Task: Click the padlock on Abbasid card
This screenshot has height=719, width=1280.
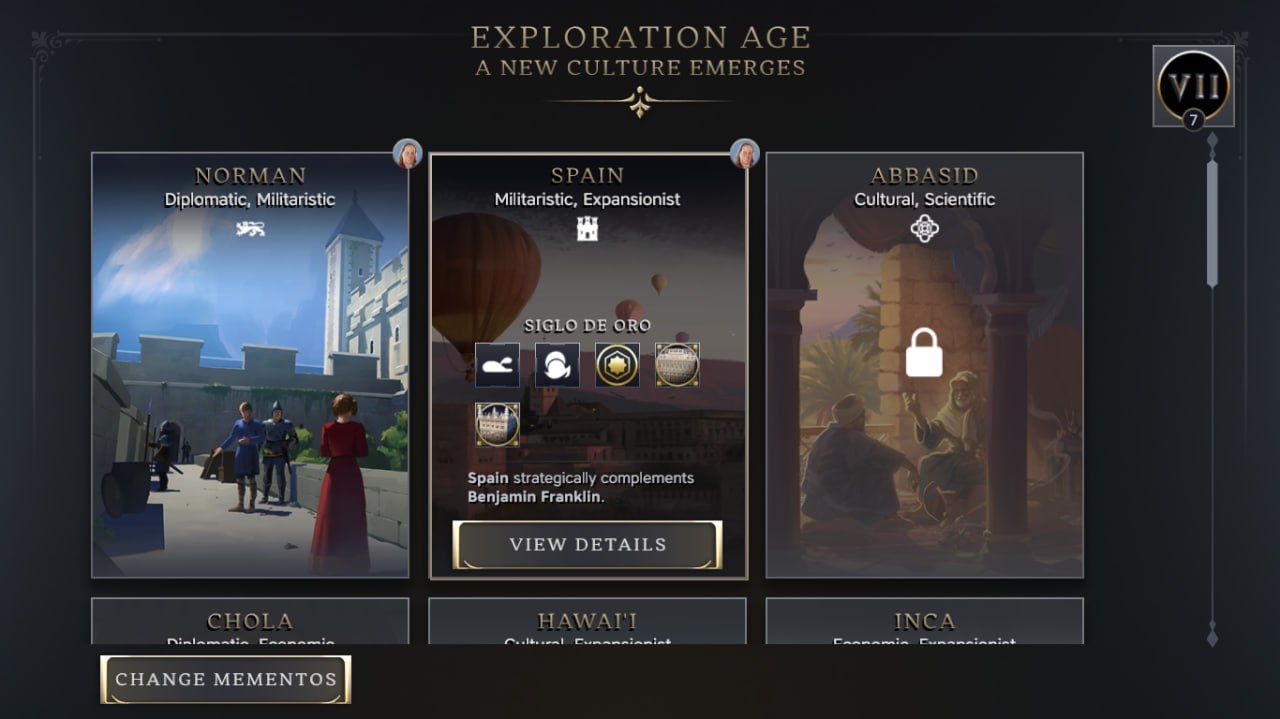Action: (x=924, y=352)
